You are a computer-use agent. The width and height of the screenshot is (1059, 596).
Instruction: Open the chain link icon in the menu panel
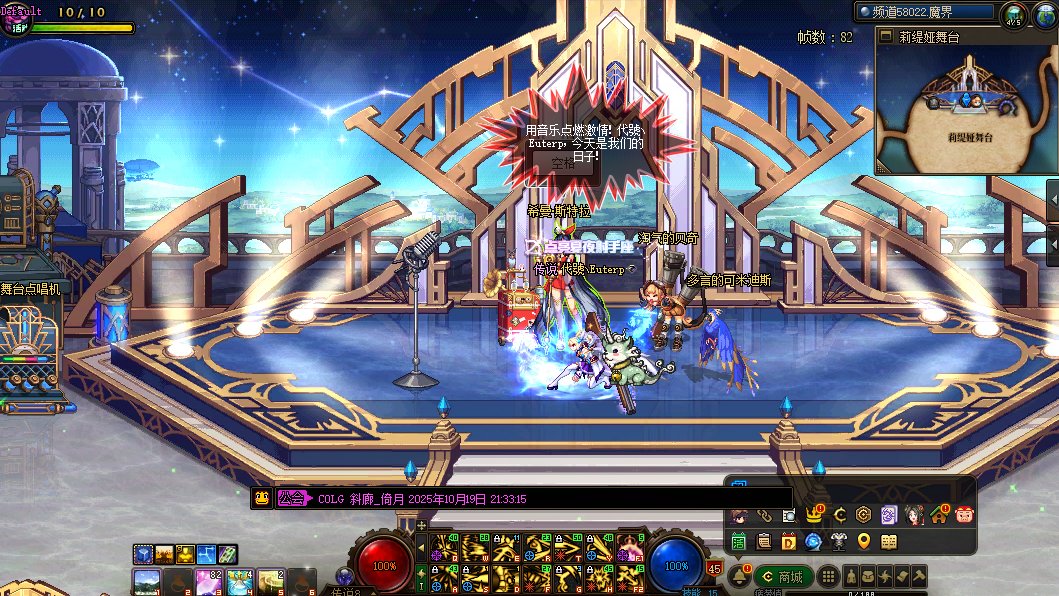click(764, 516)
